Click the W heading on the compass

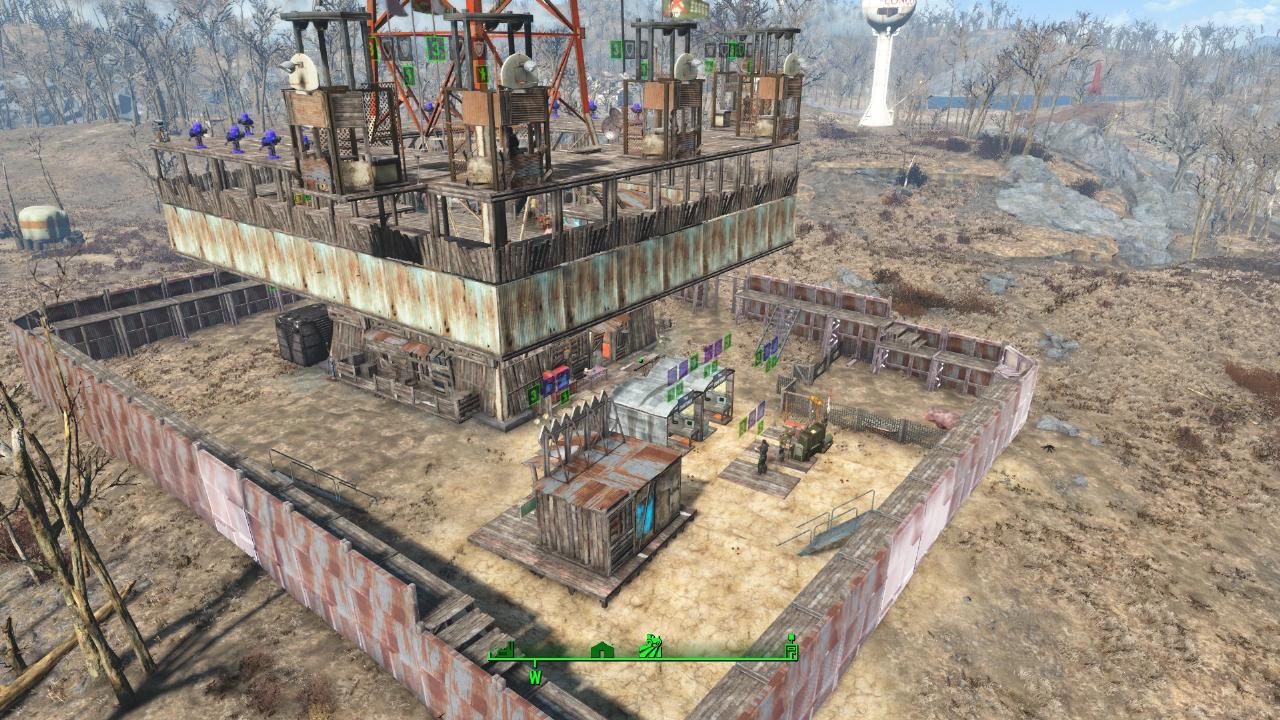[x=536, y=677]
